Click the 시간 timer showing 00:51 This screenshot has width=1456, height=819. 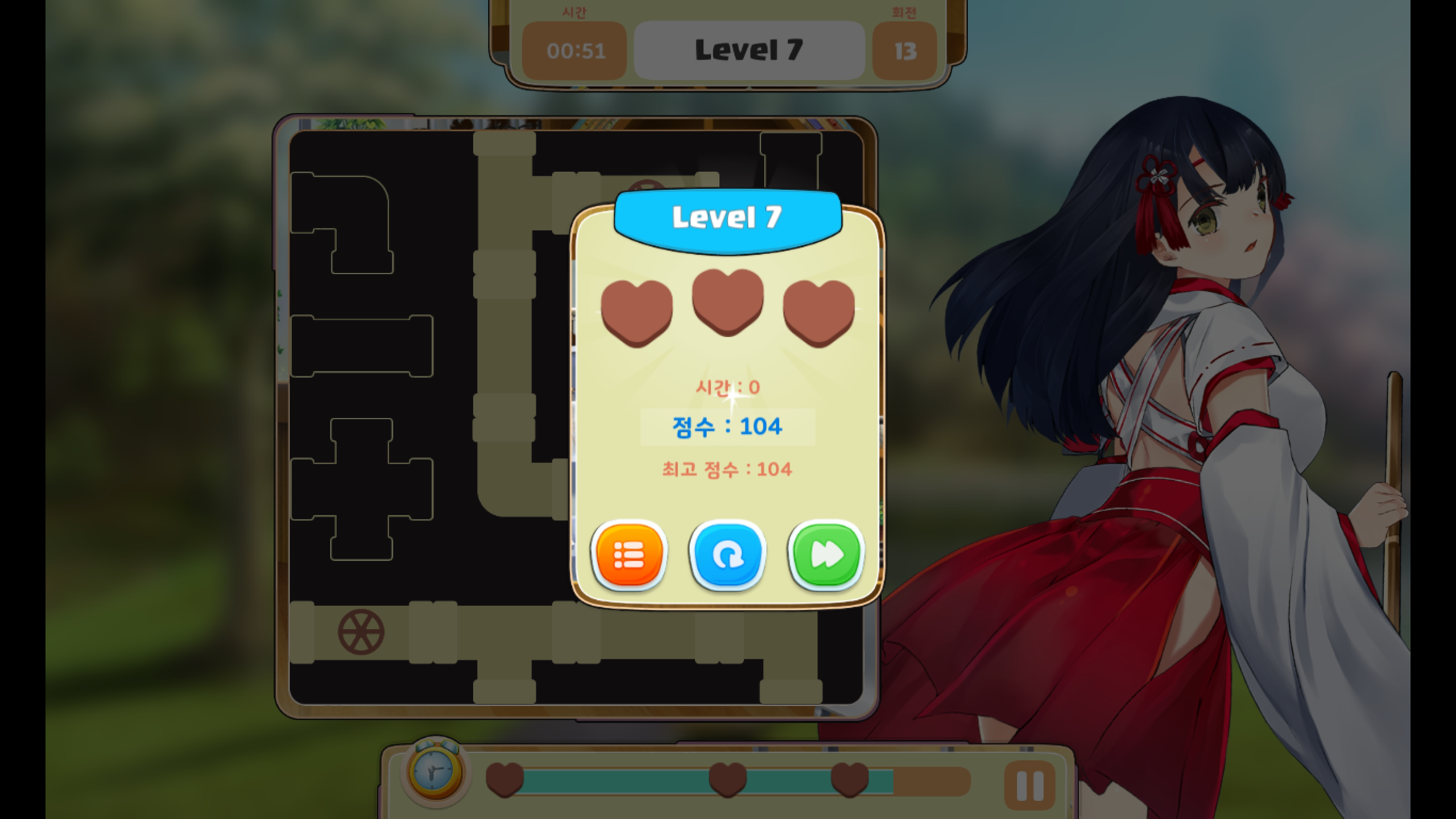tap(574, 51)
